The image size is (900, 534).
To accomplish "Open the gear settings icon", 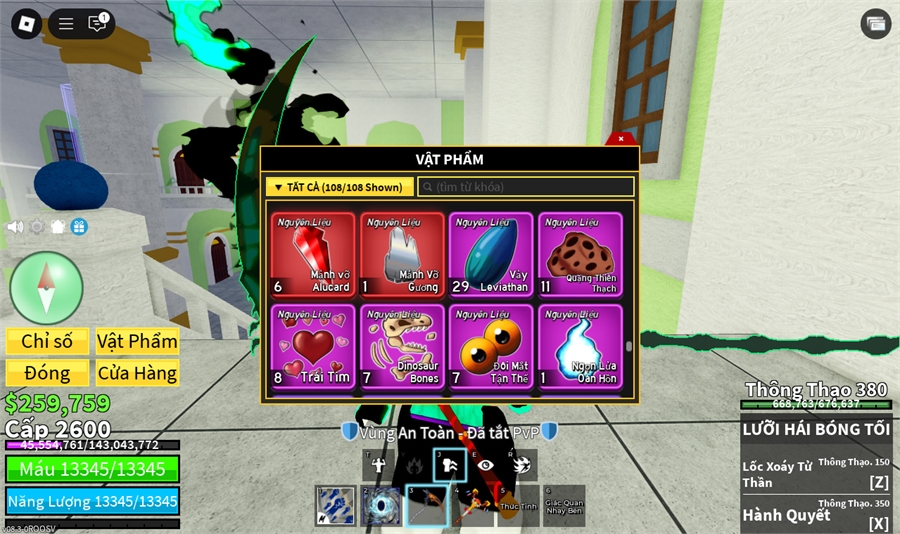I will click(37, 227).
